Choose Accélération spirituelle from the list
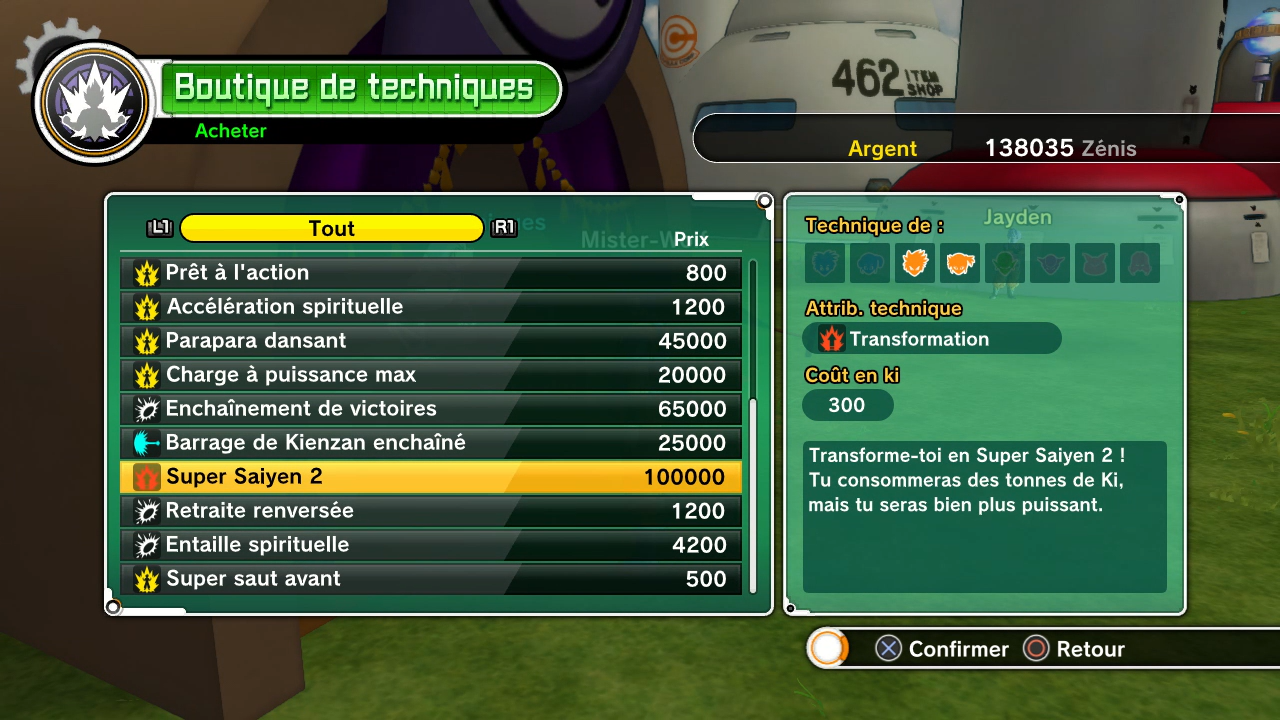1280x720 pixels. click(430, 307)
